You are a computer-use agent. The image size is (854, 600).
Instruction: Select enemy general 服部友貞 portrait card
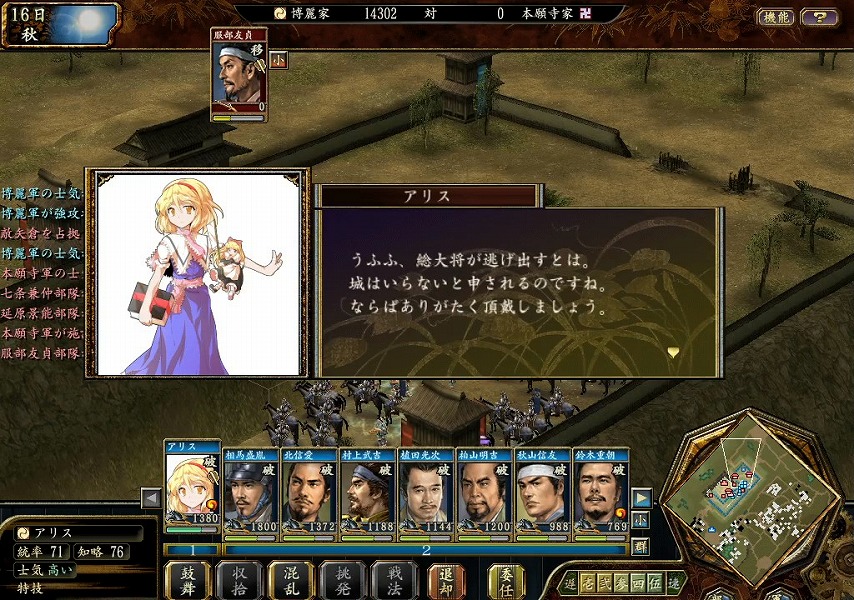239,74
